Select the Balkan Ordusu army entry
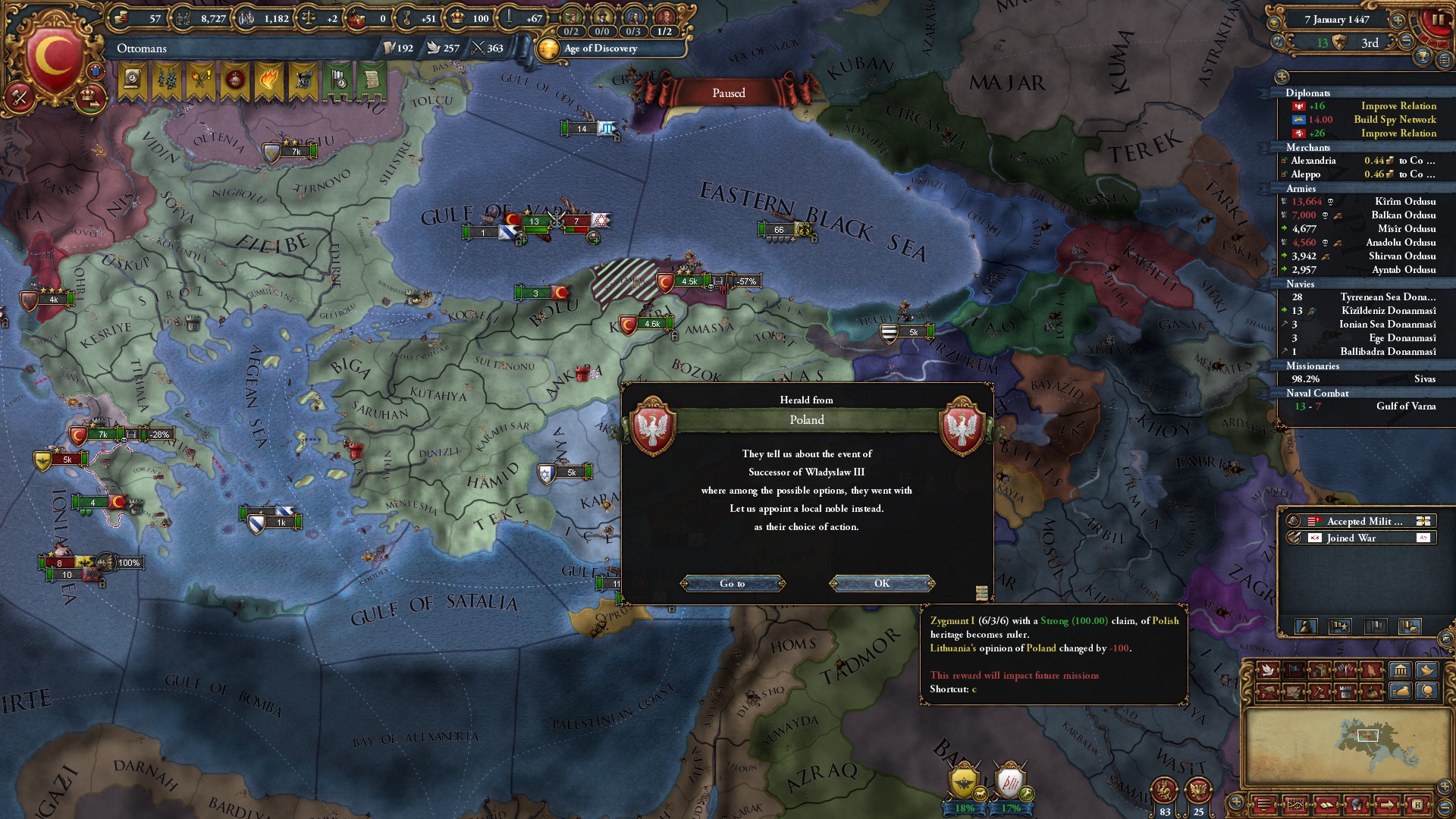The image size is (1456, 819). pyautogui.click(x=1403, y=215)
